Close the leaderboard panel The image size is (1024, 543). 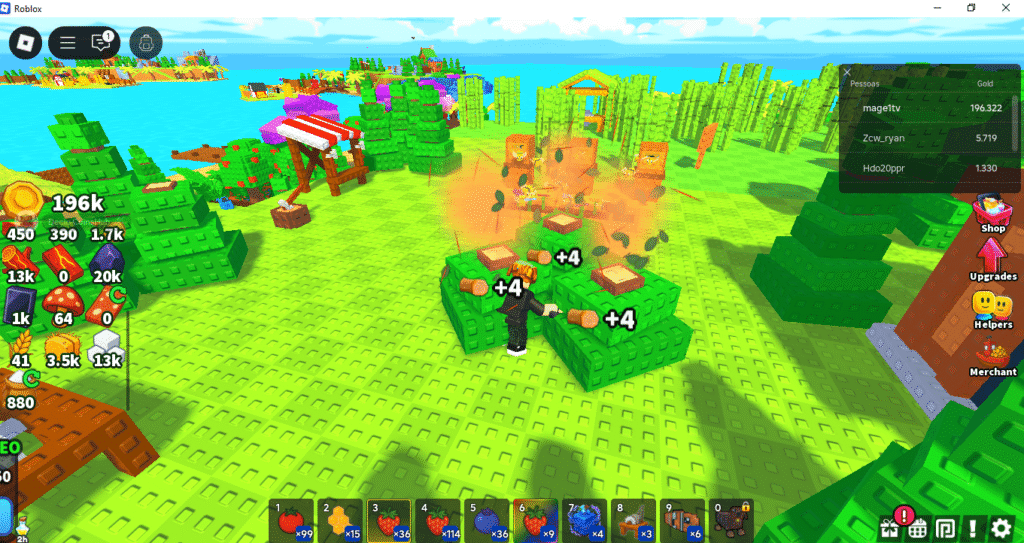pyautogui.click(x=847, y=72)
